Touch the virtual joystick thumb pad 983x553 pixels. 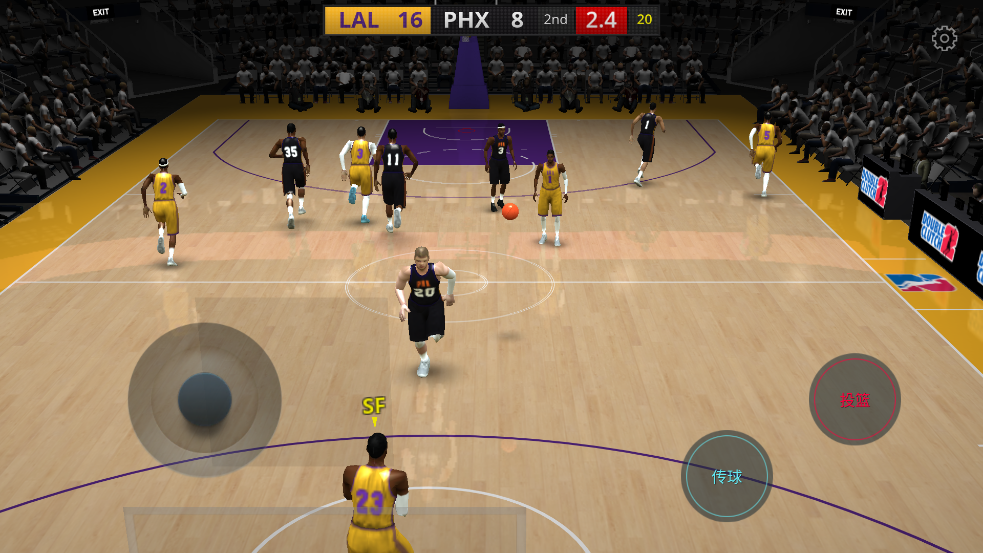click(x=205, y=399)
